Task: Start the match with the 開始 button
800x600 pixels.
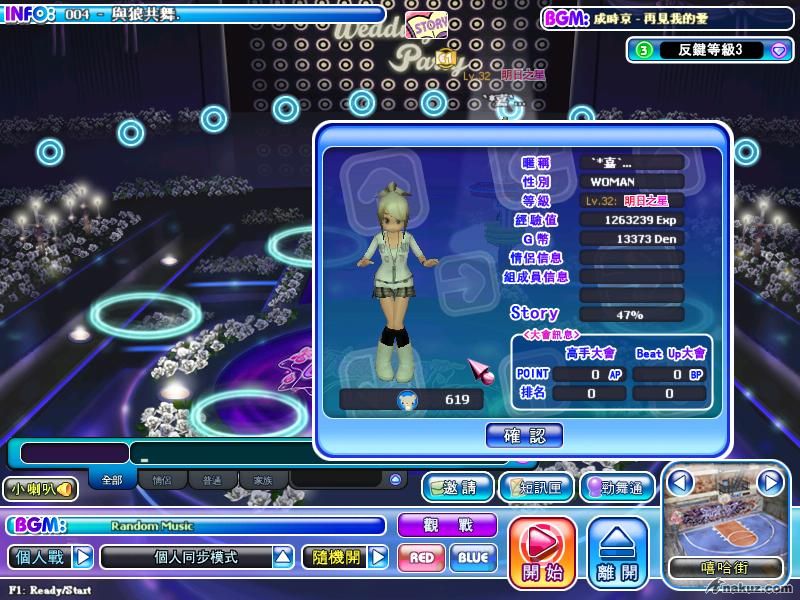Action: 542,551
